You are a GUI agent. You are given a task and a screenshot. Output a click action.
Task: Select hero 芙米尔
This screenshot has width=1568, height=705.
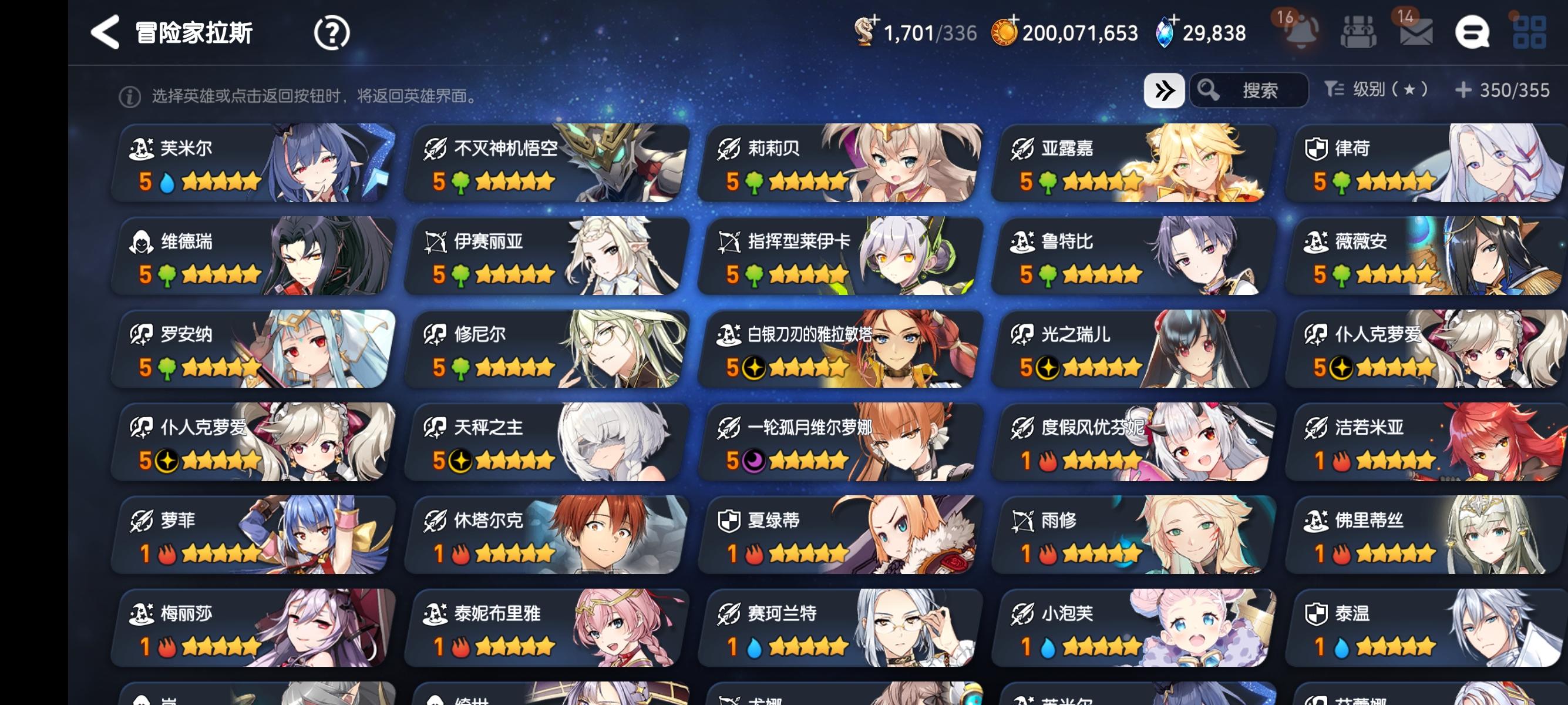pyautogui.click(x=255, y=163)
